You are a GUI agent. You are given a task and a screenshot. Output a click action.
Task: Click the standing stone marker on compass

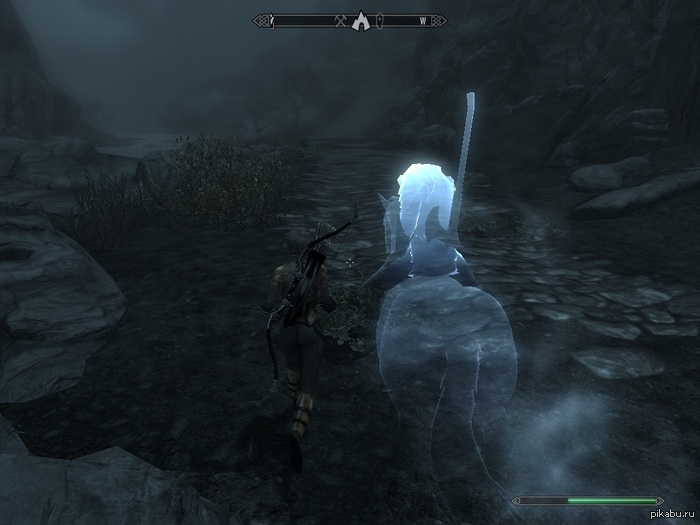click(x=380, y=20)
